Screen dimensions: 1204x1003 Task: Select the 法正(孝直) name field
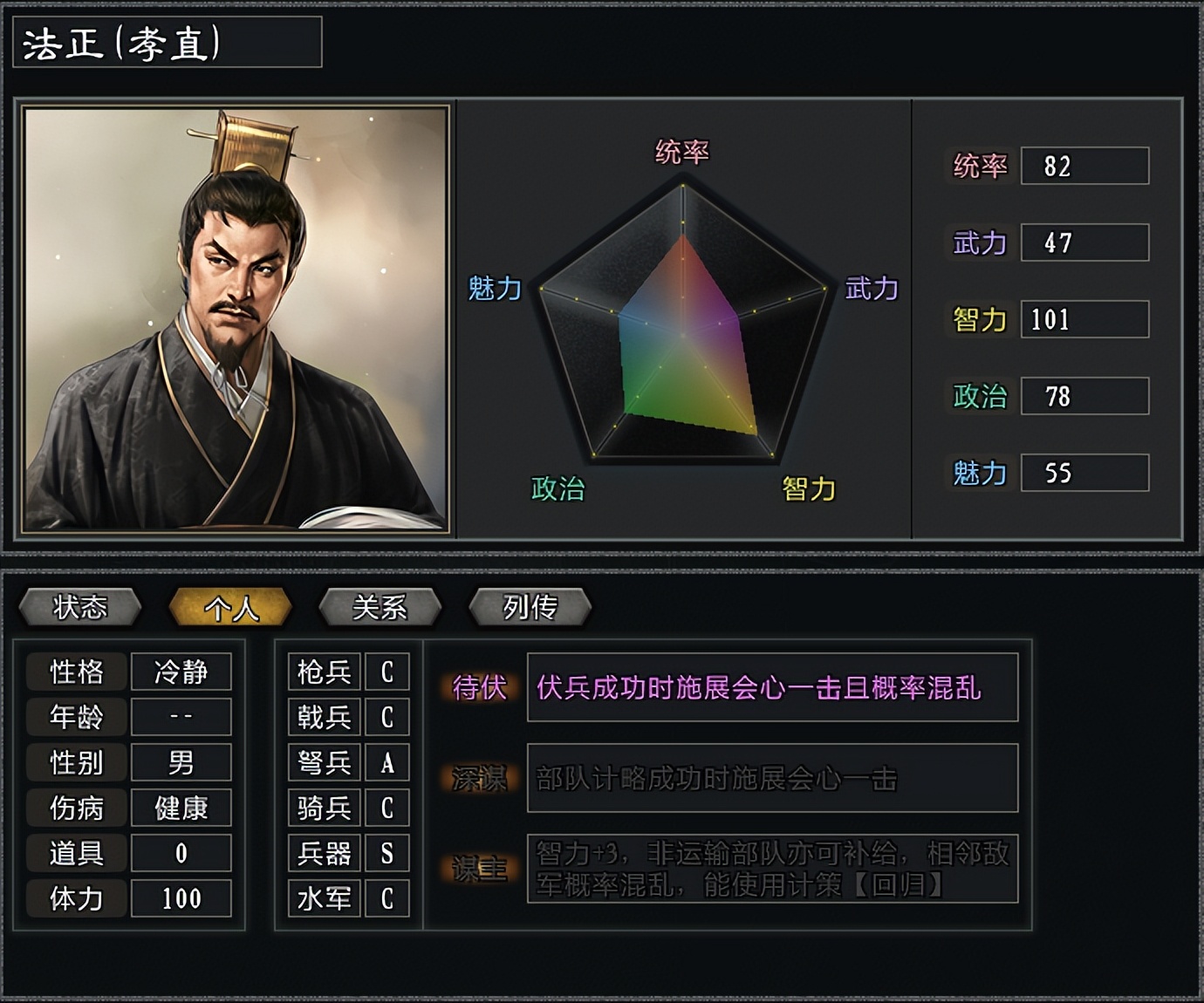166,45
